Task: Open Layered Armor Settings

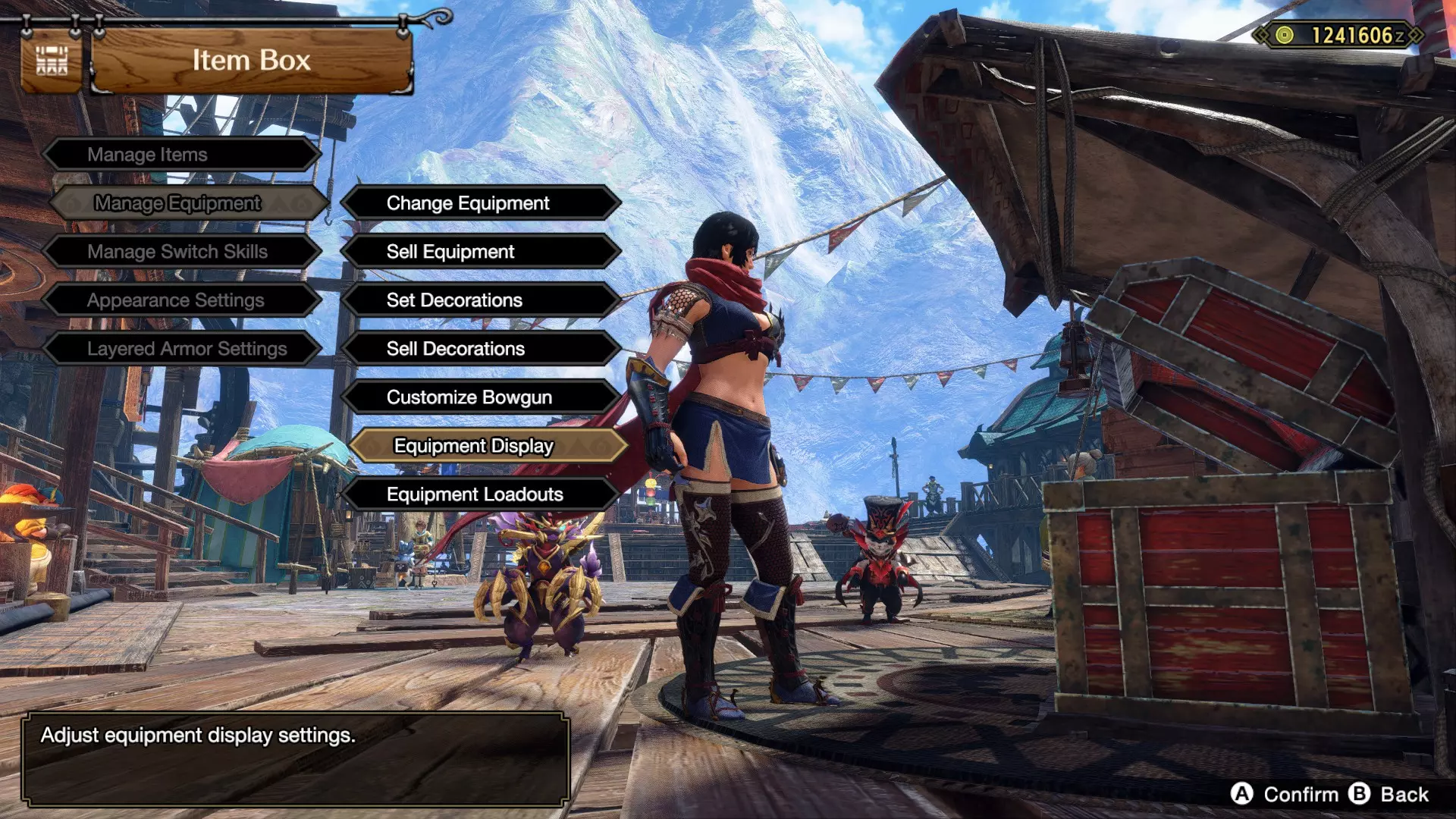Action: (x=180, y=349)
